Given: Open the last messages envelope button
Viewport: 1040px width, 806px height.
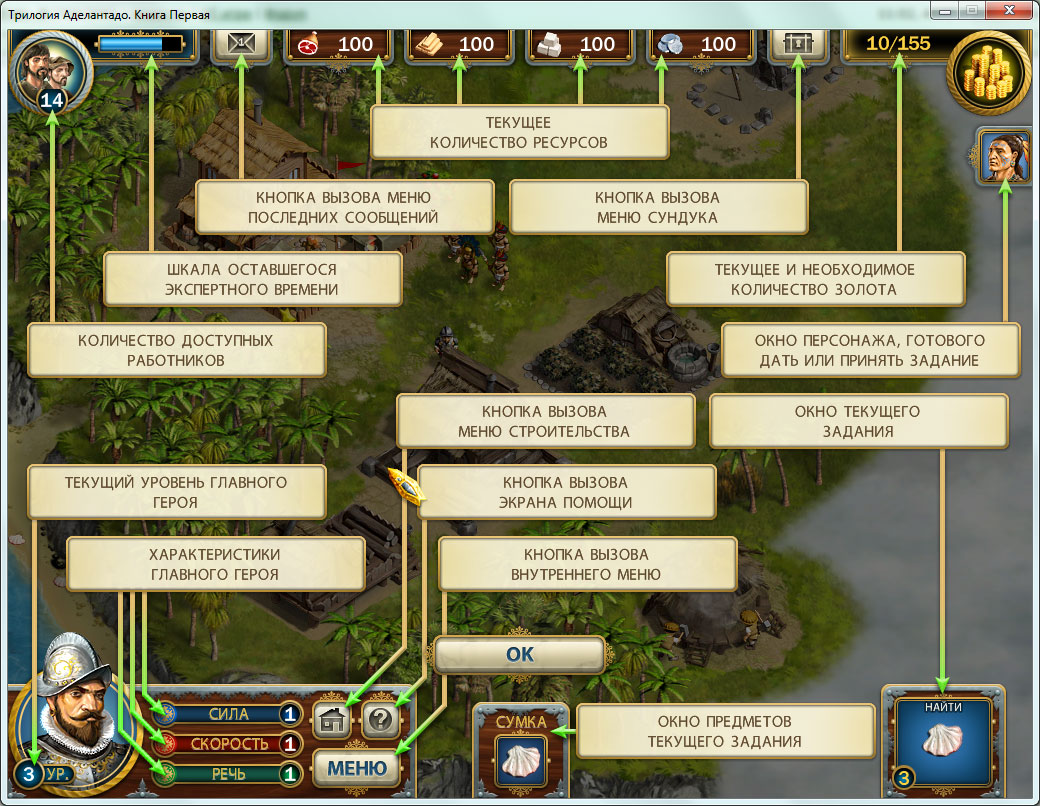Looking at the screenshot, I should 241,44.
